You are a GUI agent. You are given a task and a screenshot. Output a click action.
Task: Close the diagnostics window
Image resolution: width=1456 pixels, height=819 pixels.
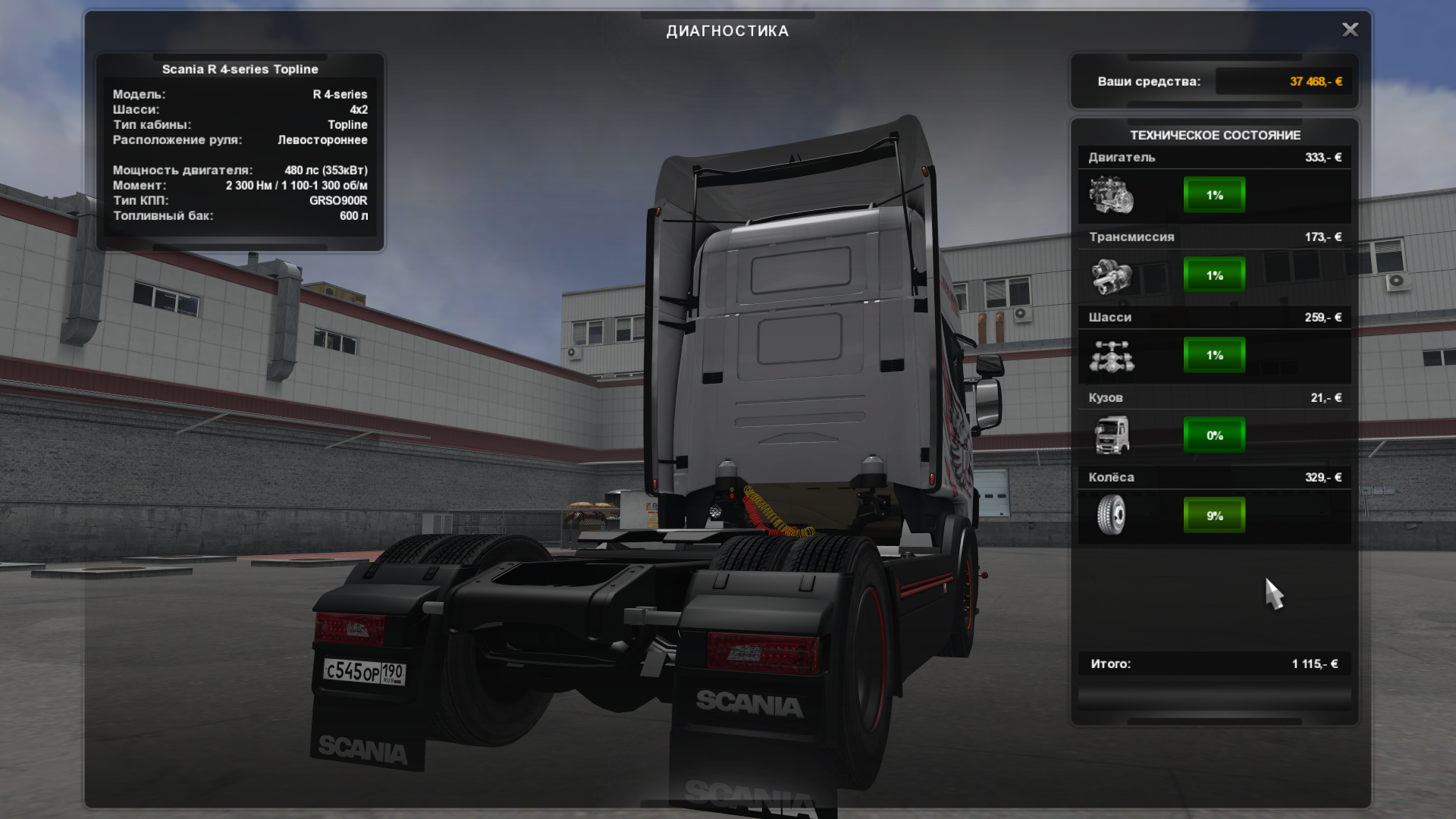1350,30
